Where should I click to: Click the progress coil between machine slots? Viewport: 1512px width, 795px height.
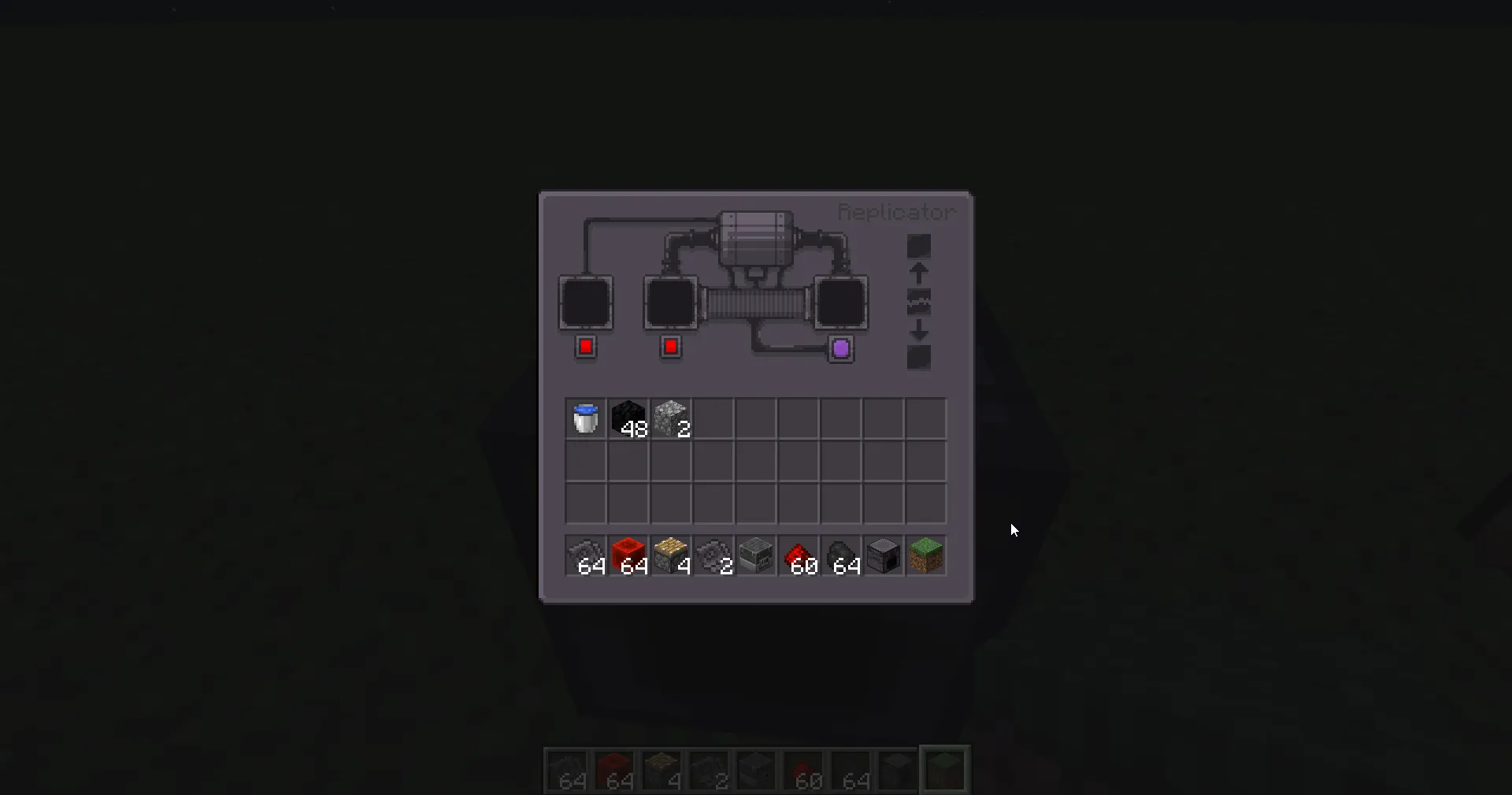tap(758, 303)
